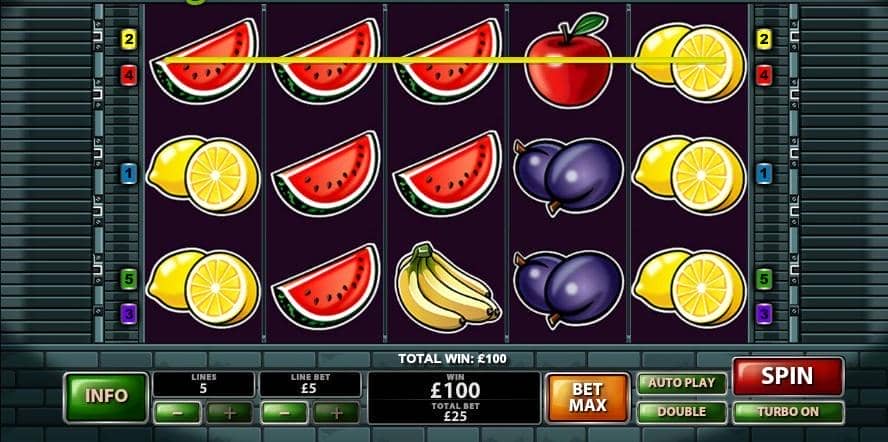Screen dimensions: 888x442
Task: Decrease the number of lines
Action: pos(175,412)
